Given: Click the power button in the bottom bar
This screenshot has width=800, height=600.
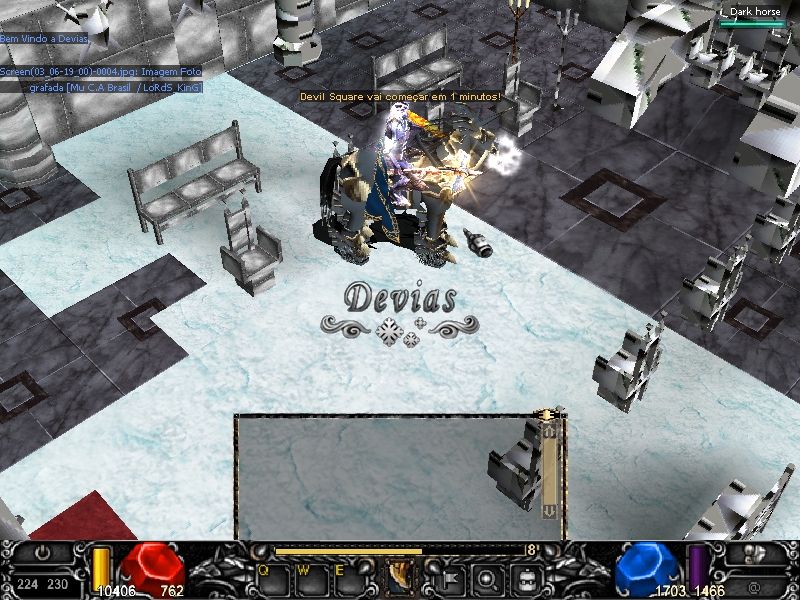Looking at the screenshot, I should tap(42, 553).
